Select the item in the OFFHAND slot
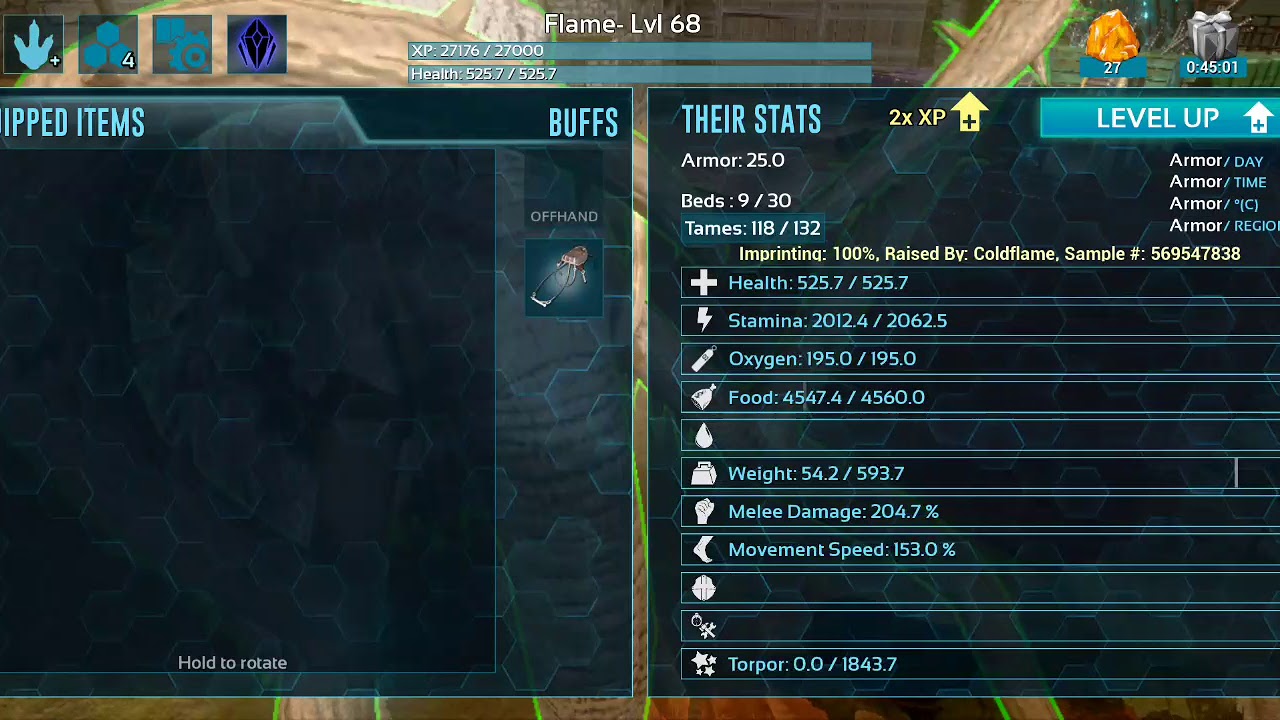 (x=564, y=278)
